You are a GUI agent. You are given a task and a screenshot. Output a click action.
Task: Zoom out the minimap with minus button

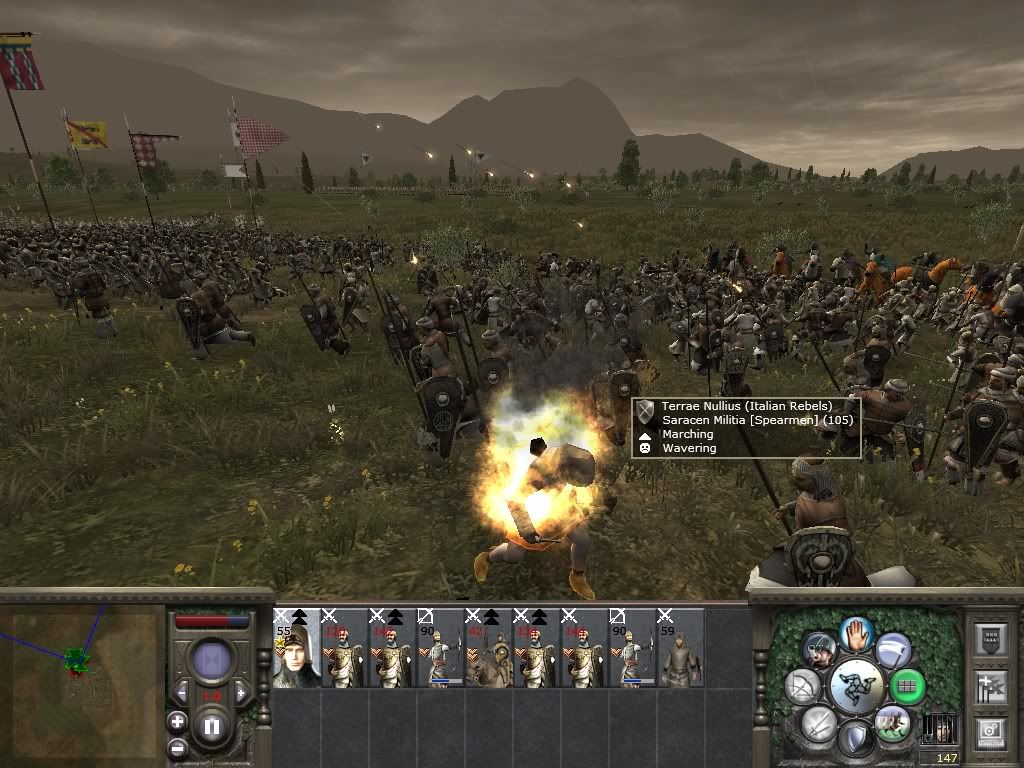[177, 747]
